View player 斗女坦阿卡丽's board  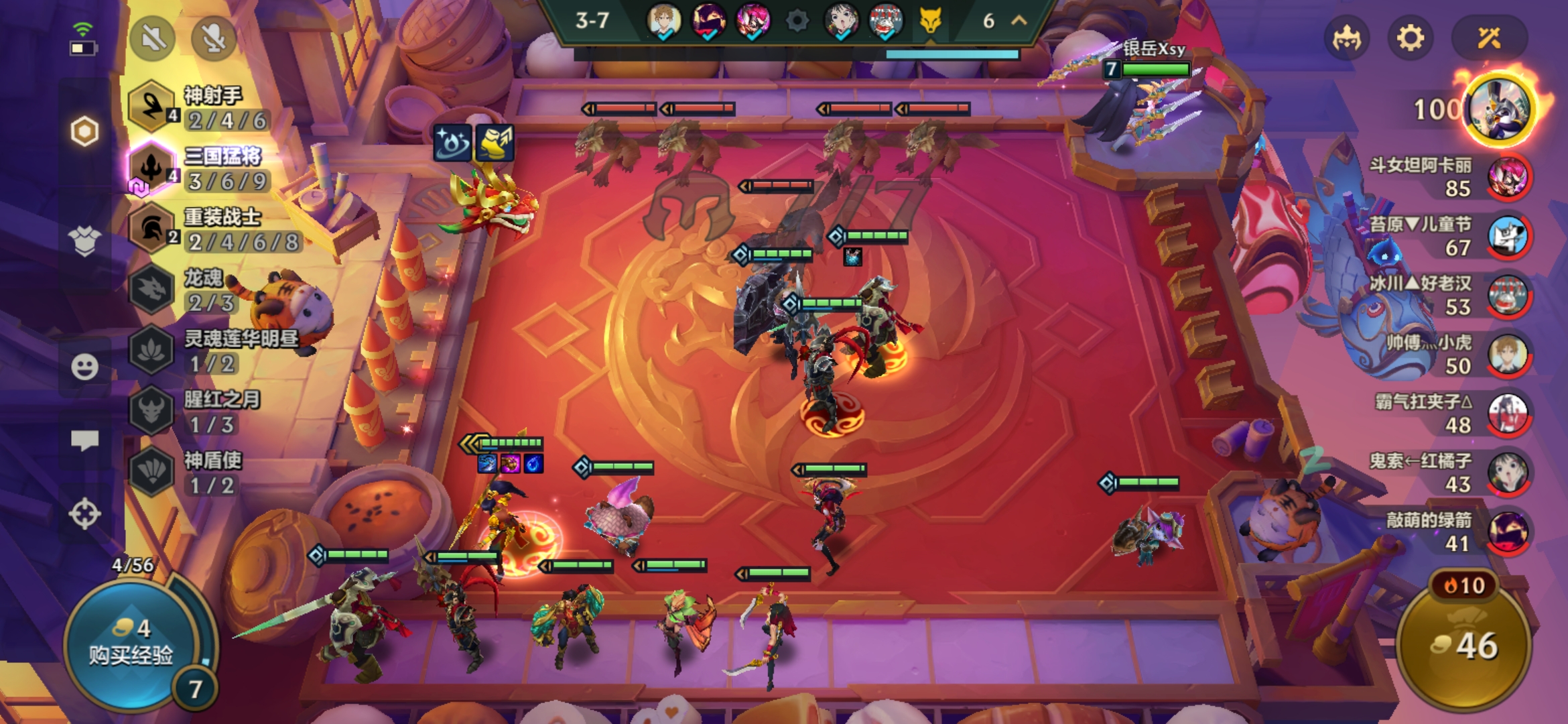tap(1508, 177)
